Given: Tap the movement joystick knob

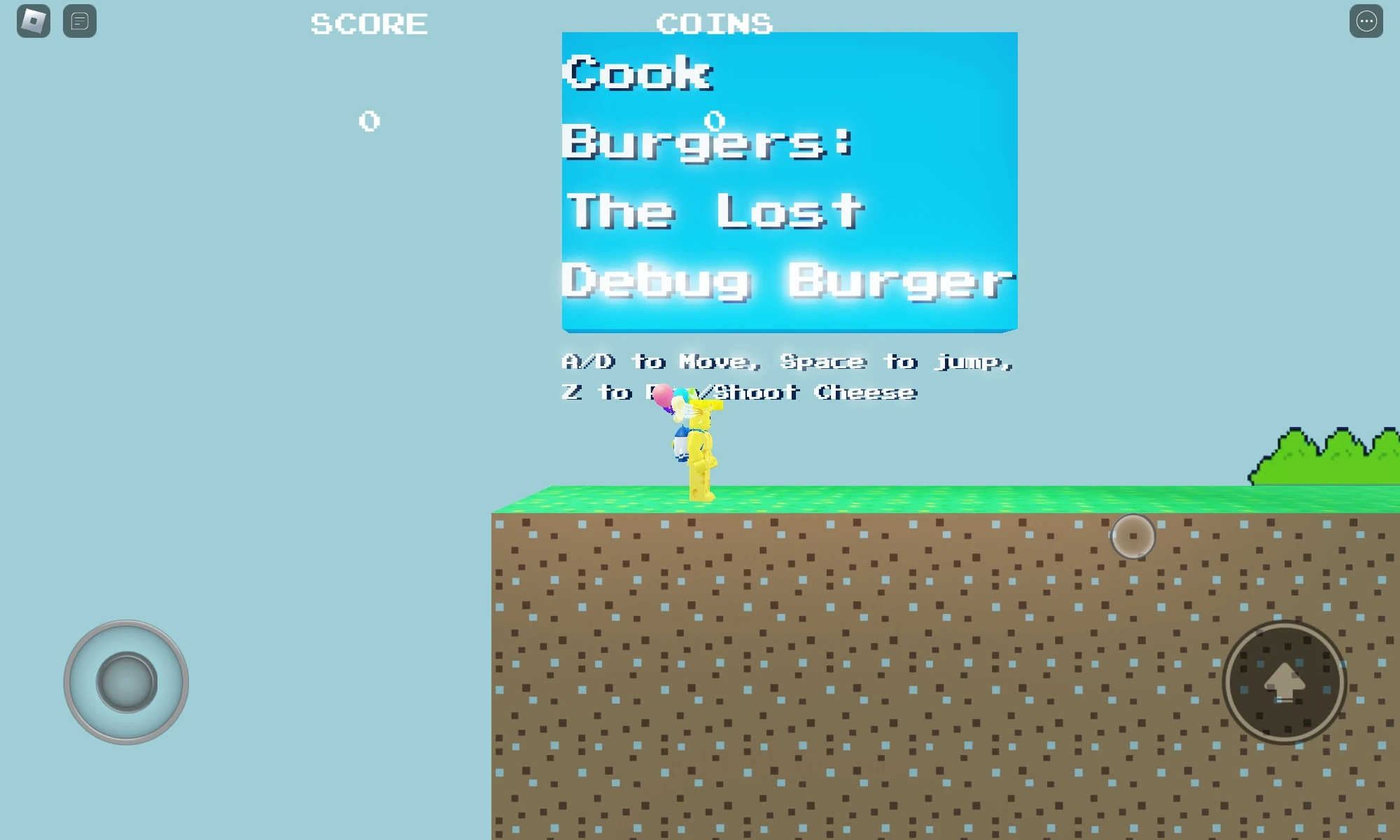Looking at the screenshot, I should (x=126, y=680).
